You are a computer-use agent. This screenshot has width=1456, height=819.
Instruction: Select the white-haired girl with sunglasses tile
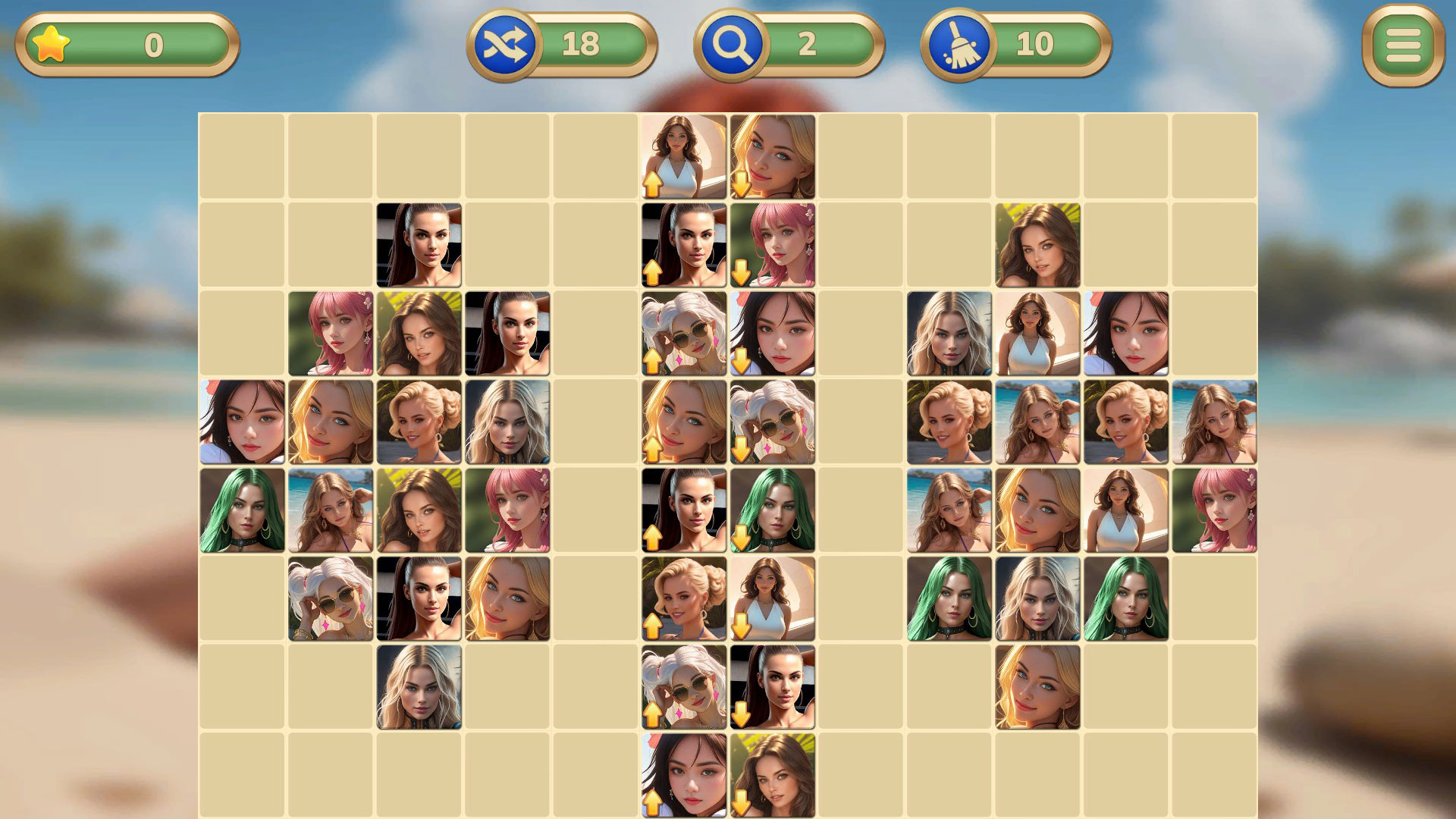(330, 599)
